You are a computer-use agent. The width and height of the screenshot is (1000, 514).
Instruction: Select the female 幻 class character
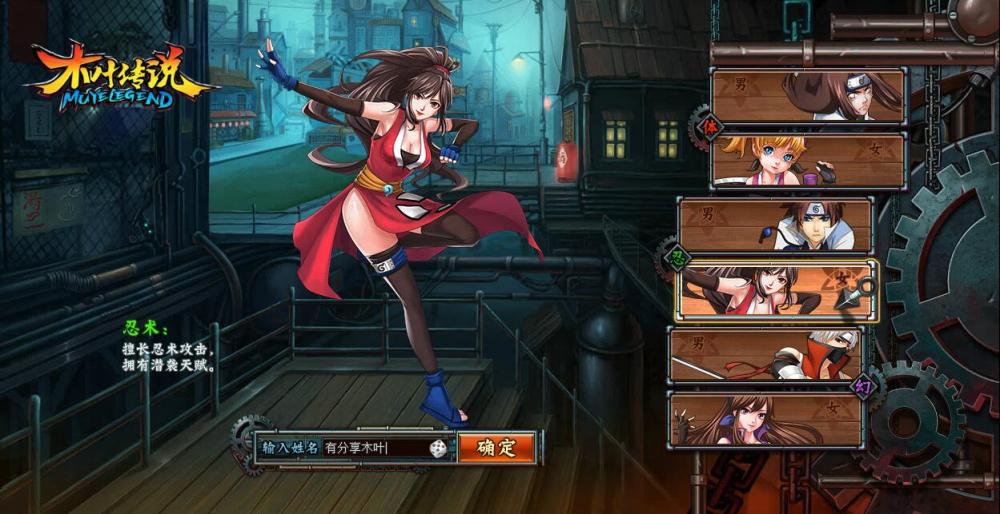pos(766,419)
